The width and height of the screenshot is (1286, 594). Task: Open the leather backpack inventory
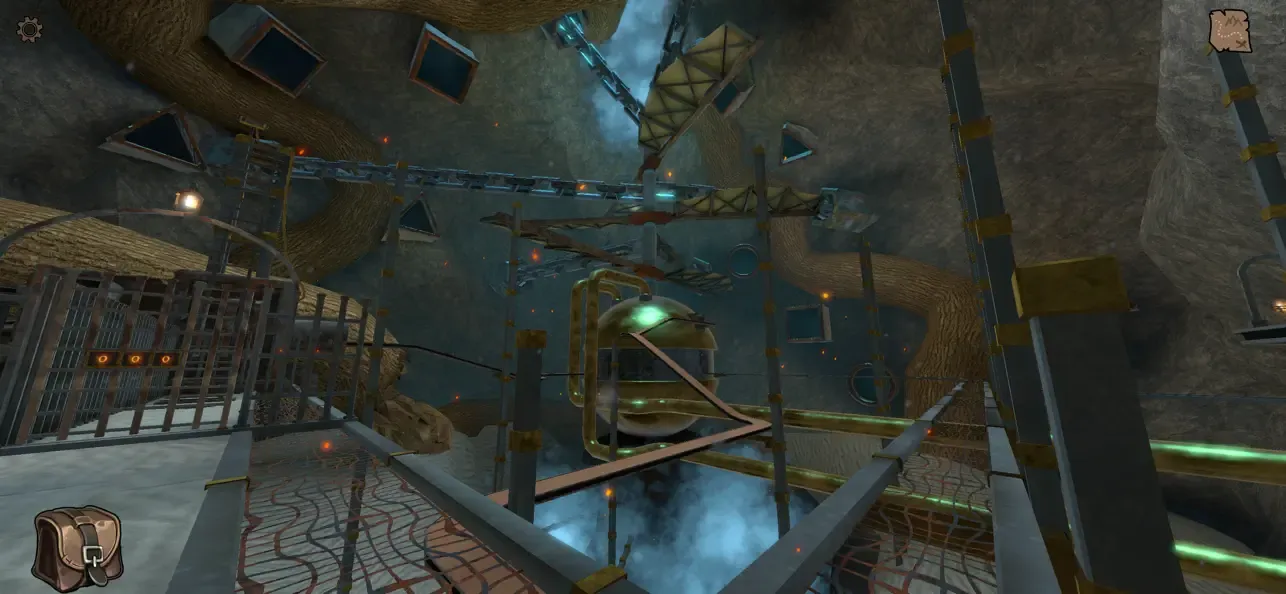[x=77, y=547]
